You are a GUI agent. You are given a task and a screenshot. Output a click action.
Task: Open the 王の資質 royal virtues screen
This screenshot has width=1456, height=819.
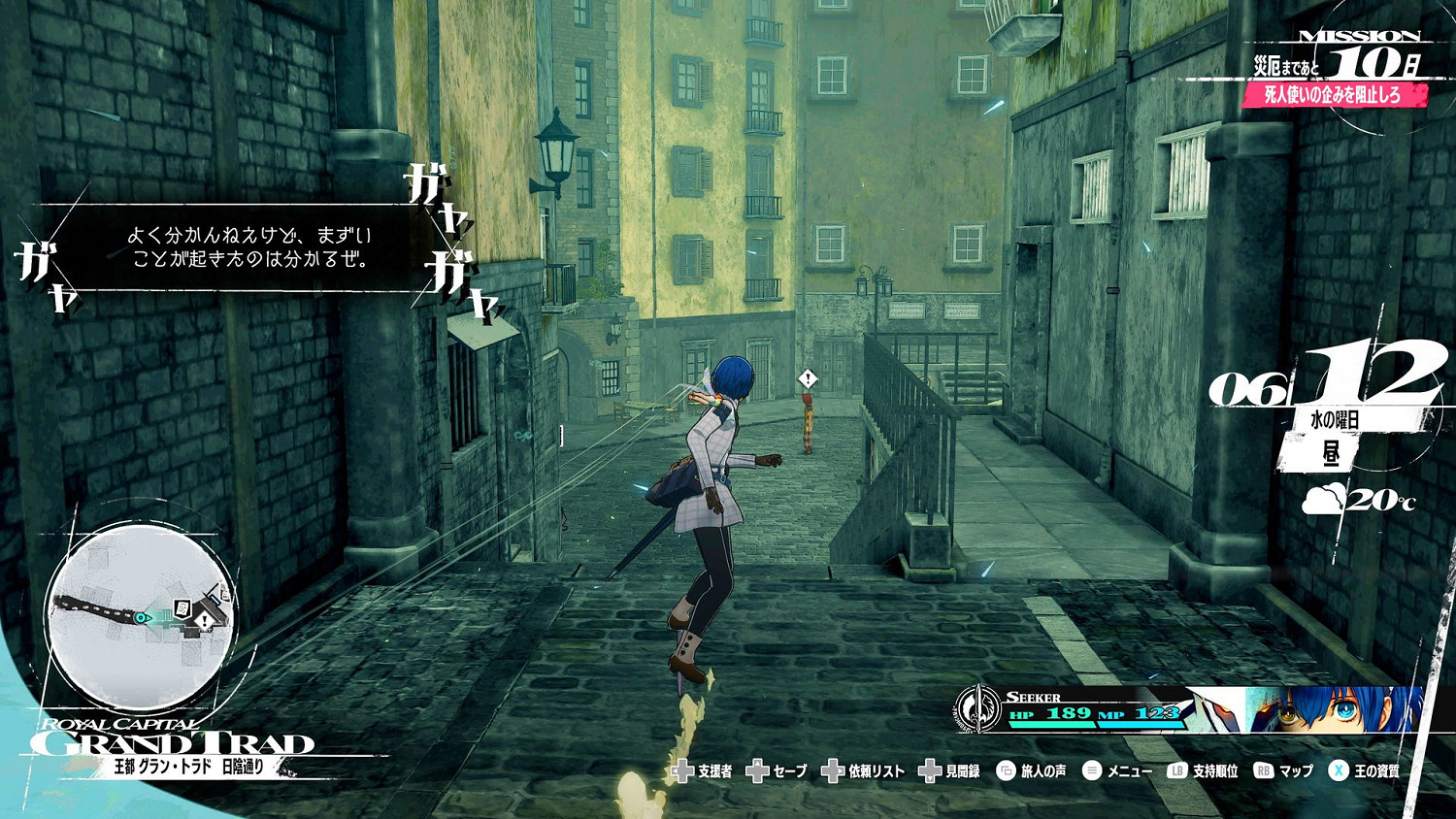(x=1365, y=771)
